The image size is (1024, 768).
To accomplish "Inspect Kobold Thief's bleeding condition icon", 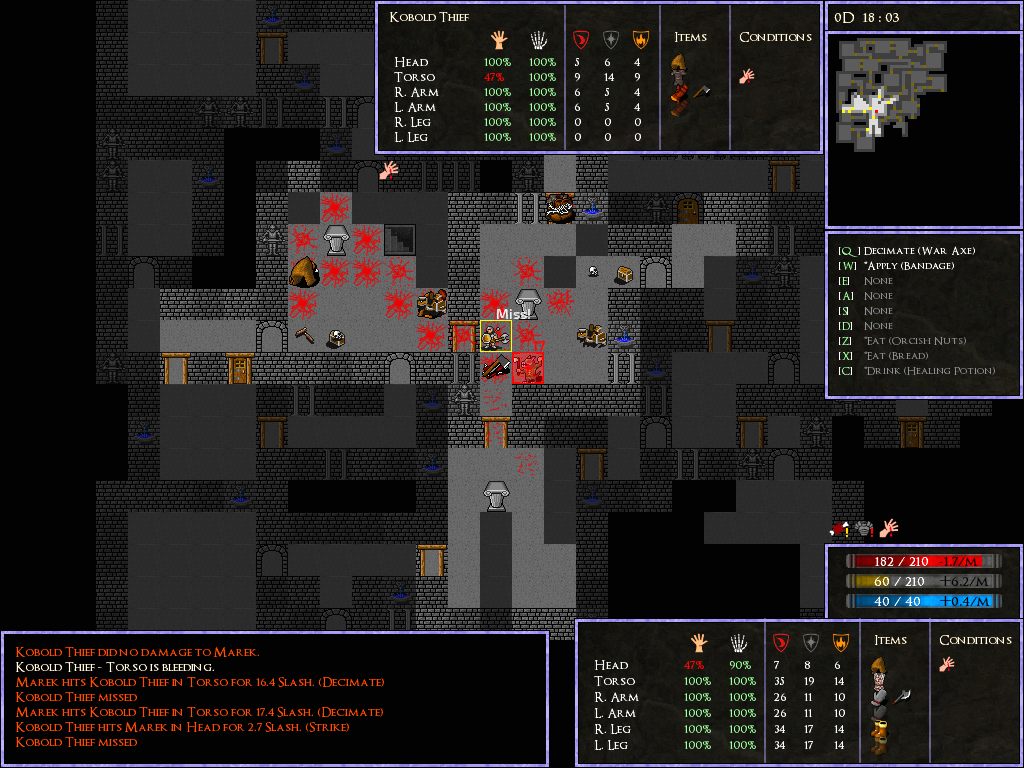I will pos(747,76).
